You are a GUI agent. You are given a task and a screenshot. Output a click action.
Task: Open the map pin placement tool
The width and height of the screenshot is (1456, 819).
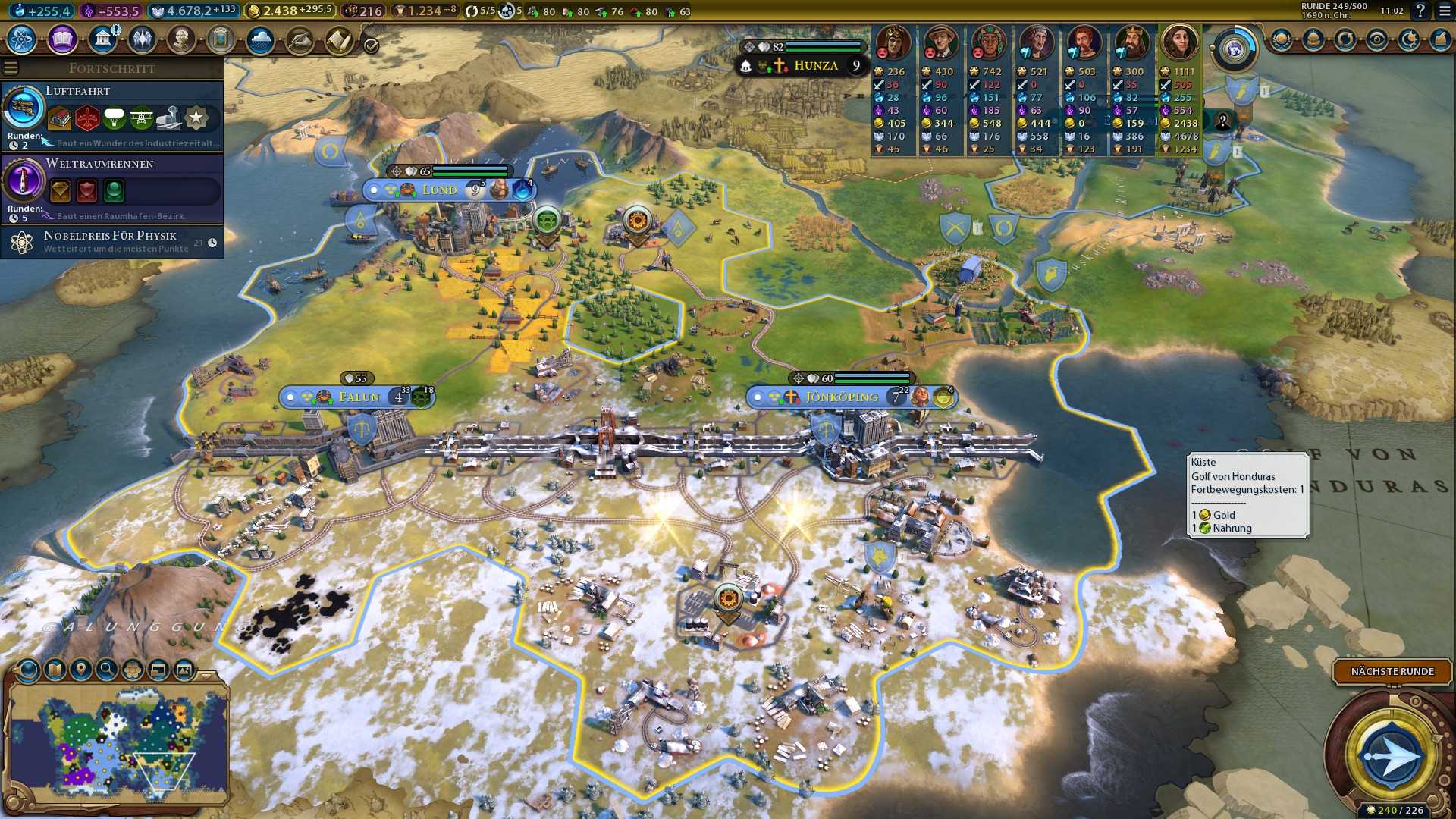[81, 669]
